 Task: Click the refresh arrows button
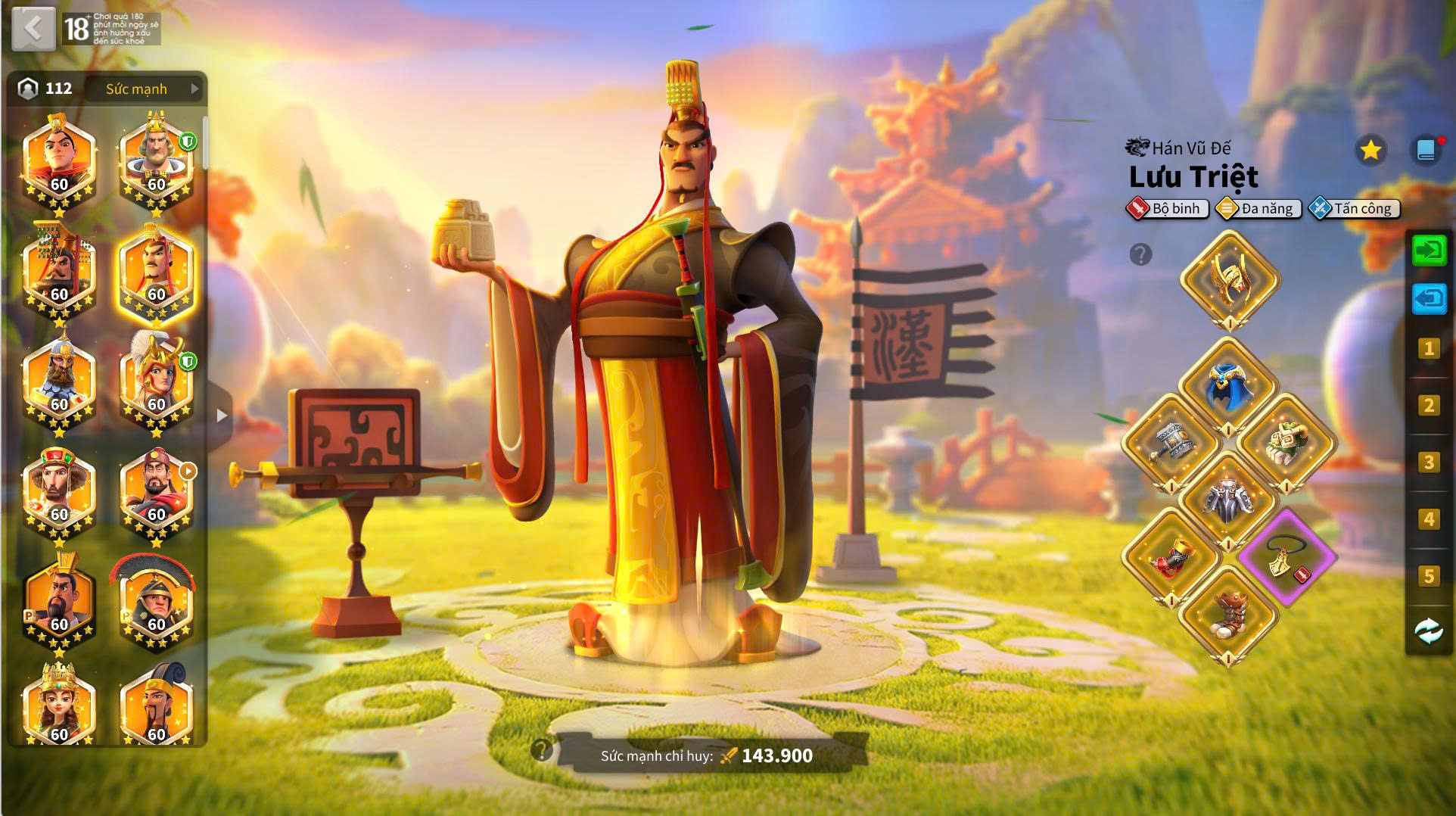1429,631
